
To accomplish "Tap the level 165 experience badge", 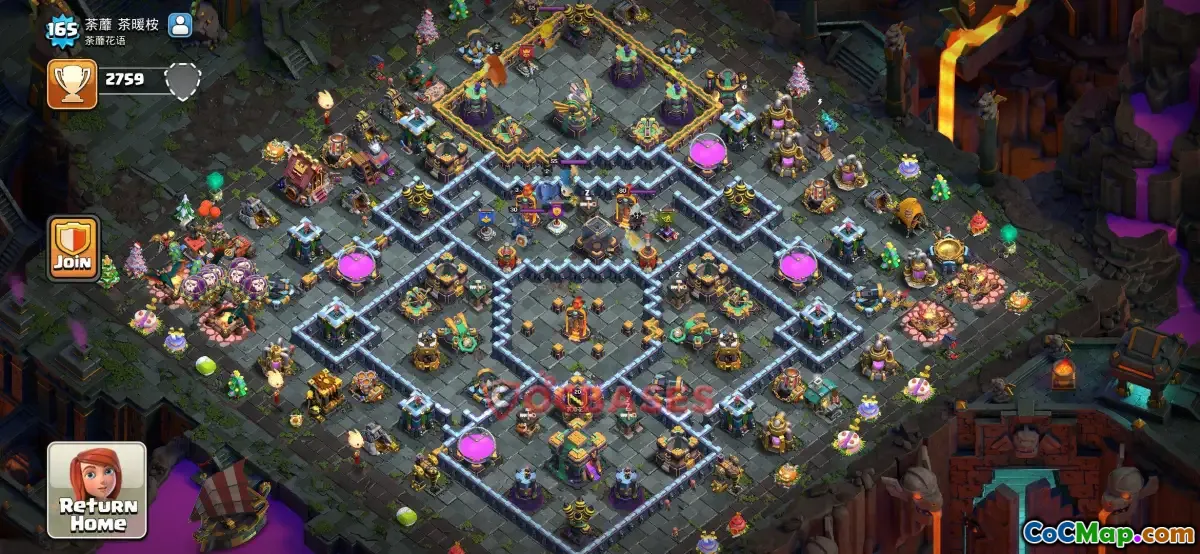I will pyautogui.click(x=62, y=28).
